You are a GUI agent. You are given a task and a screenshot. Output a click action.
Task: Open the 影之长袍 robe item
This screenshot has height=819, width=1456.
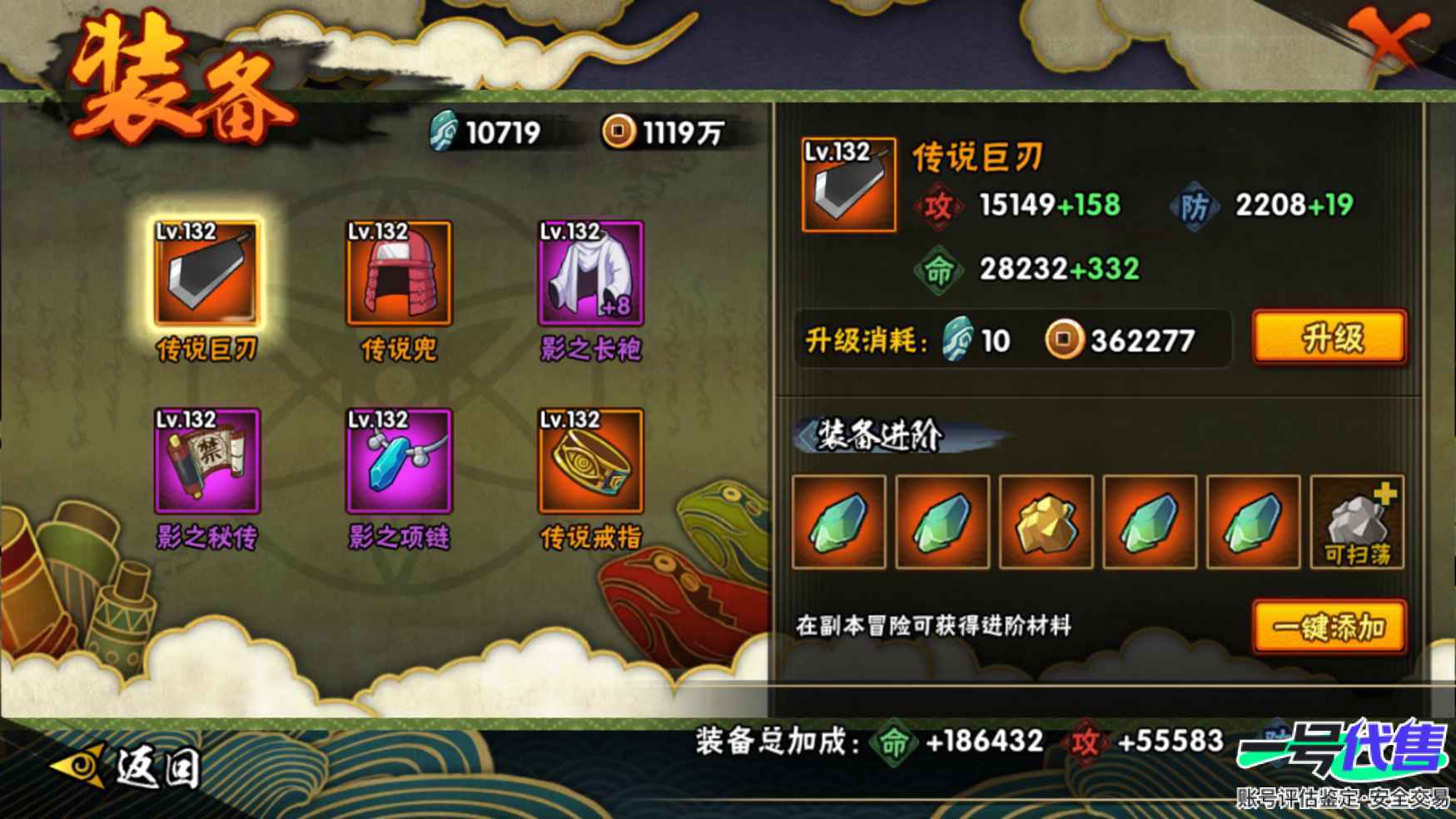(x=591, y=275)
